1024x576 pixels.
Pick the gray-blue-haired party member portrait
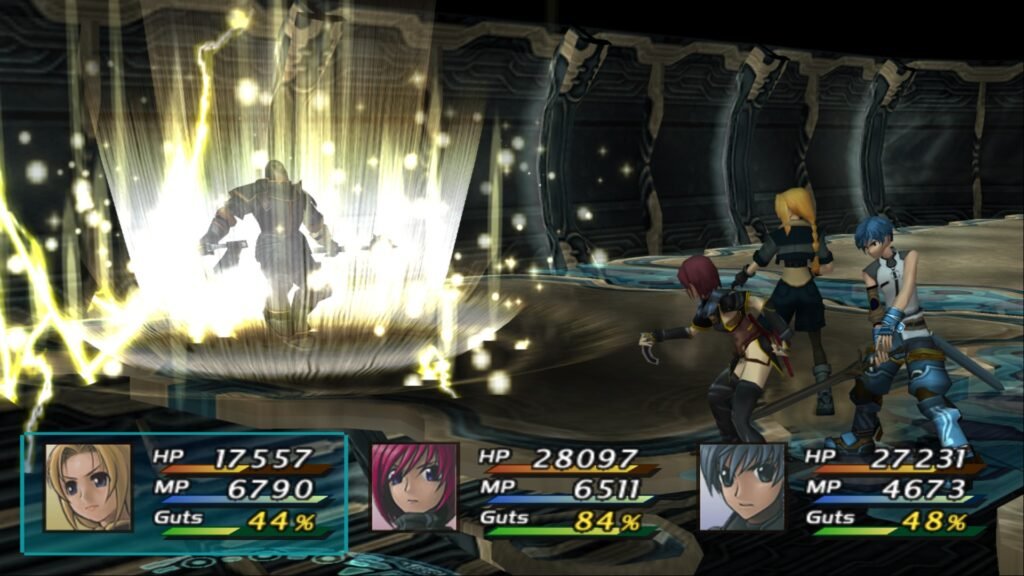pyautogui.click(x=742, y=487)
